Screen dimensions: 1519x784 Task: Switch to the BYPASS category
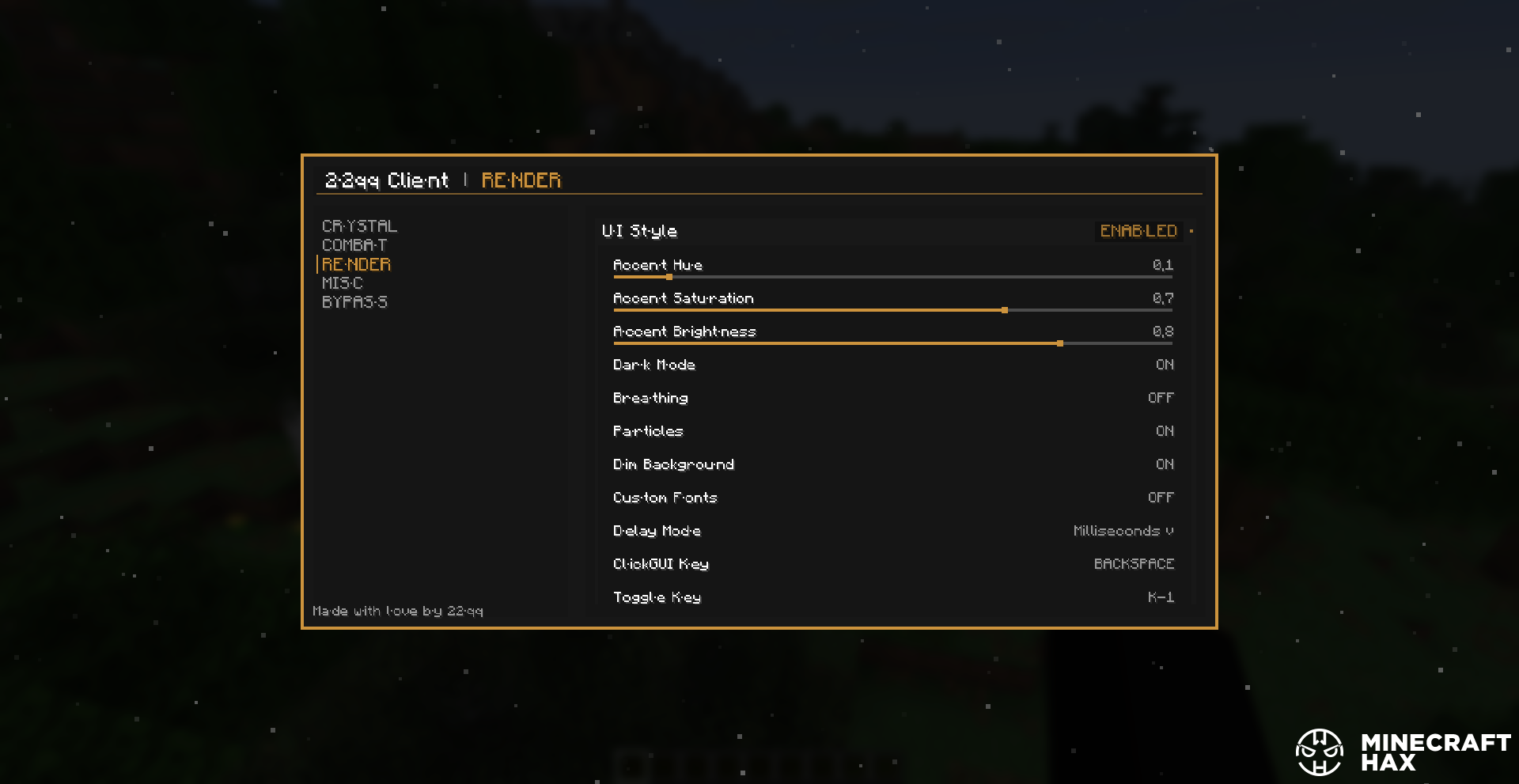pos(354,302)
